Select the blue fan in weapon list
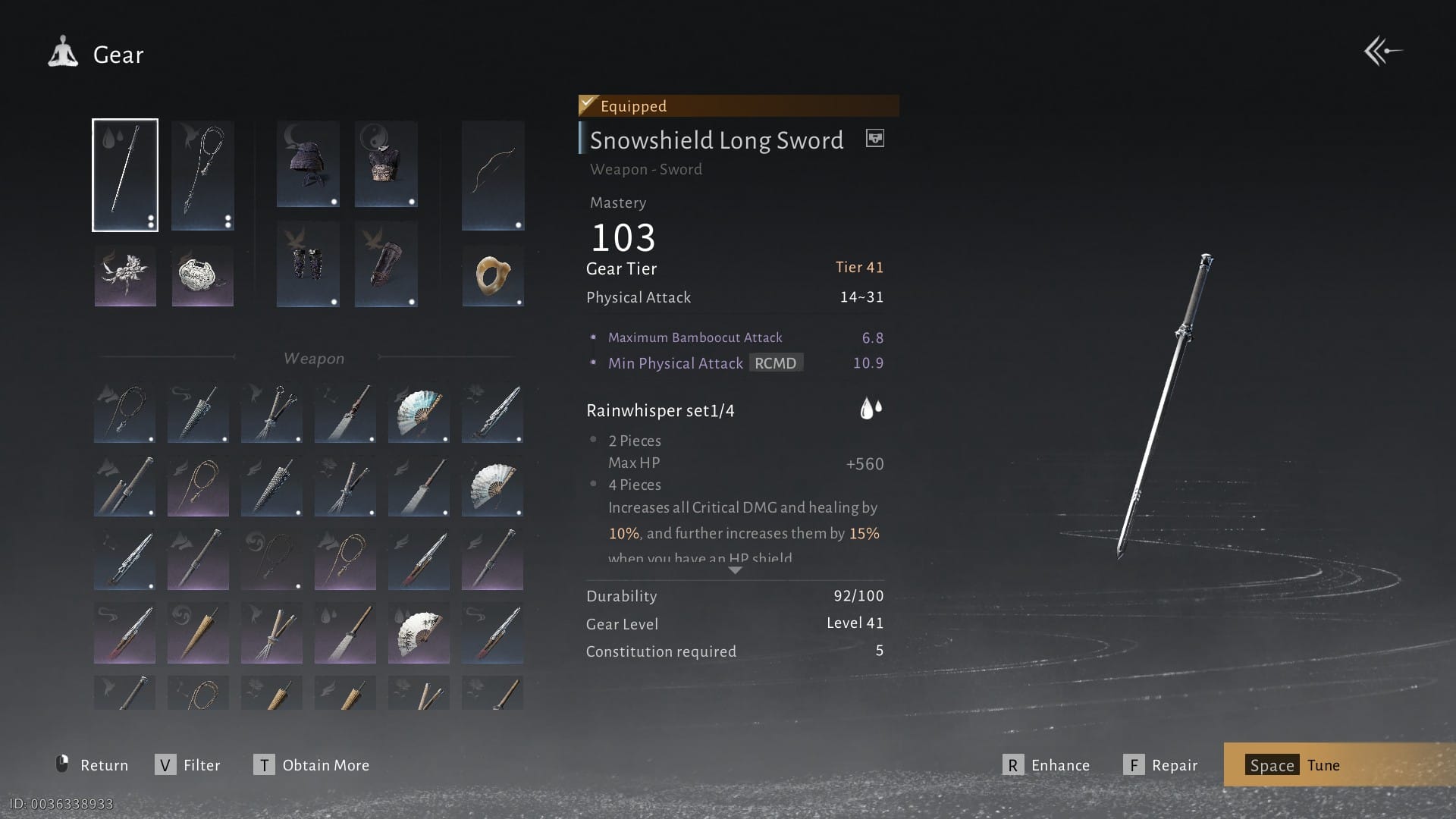Screen dimensions: 1456x819 pyautogui.click(x=419, y=413)
